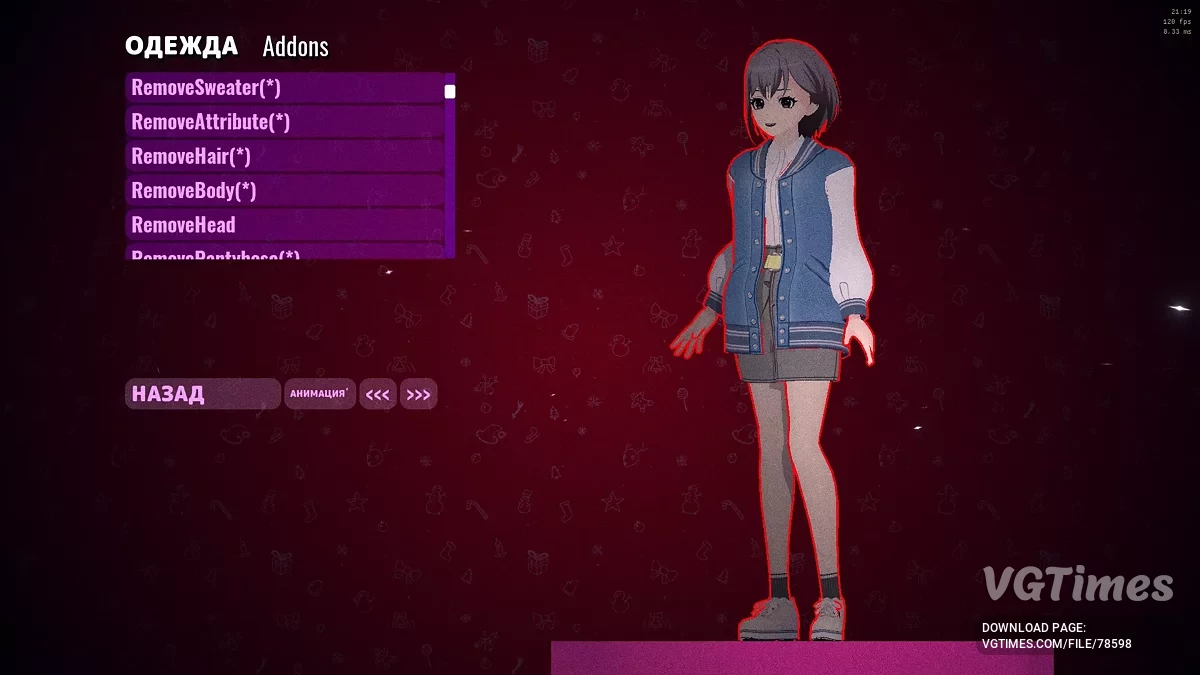The width and height of the screenshot is (1200, 675).
Task: Select RemoveBody(*) in the list
Action: coord(285,190)
